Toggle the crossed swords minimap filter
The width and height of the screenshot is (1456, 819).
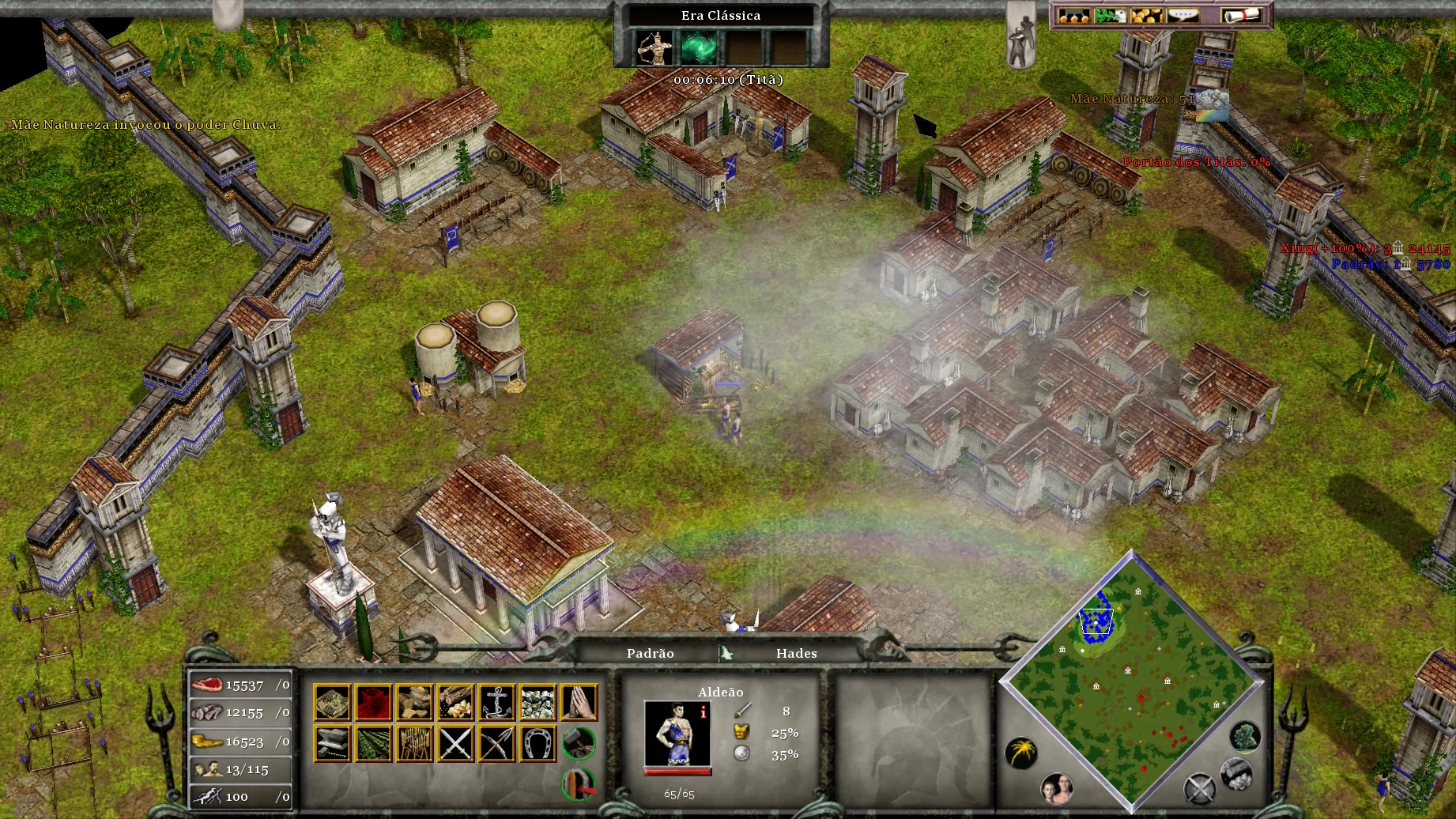(1198, 788)
